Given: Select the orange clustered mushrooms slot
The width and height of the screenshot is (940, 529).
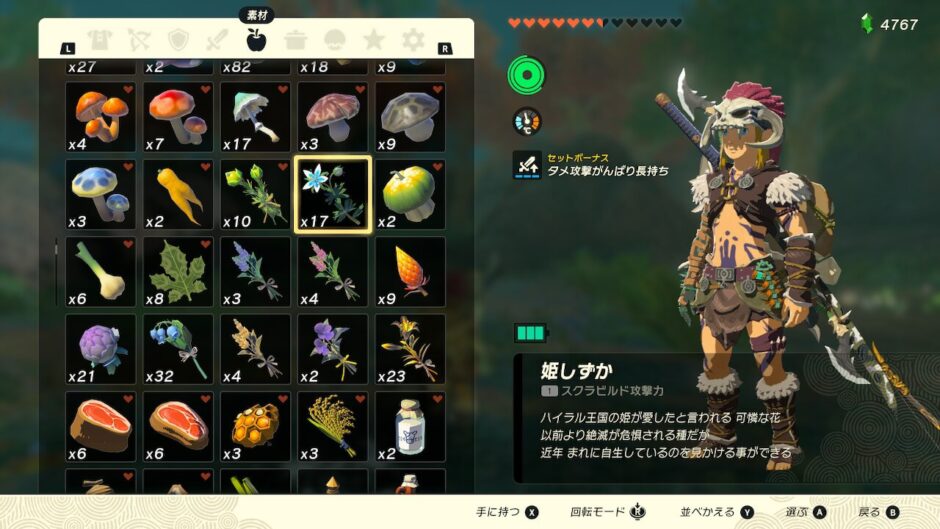Looking at the screenshot, I should point(100,116).
